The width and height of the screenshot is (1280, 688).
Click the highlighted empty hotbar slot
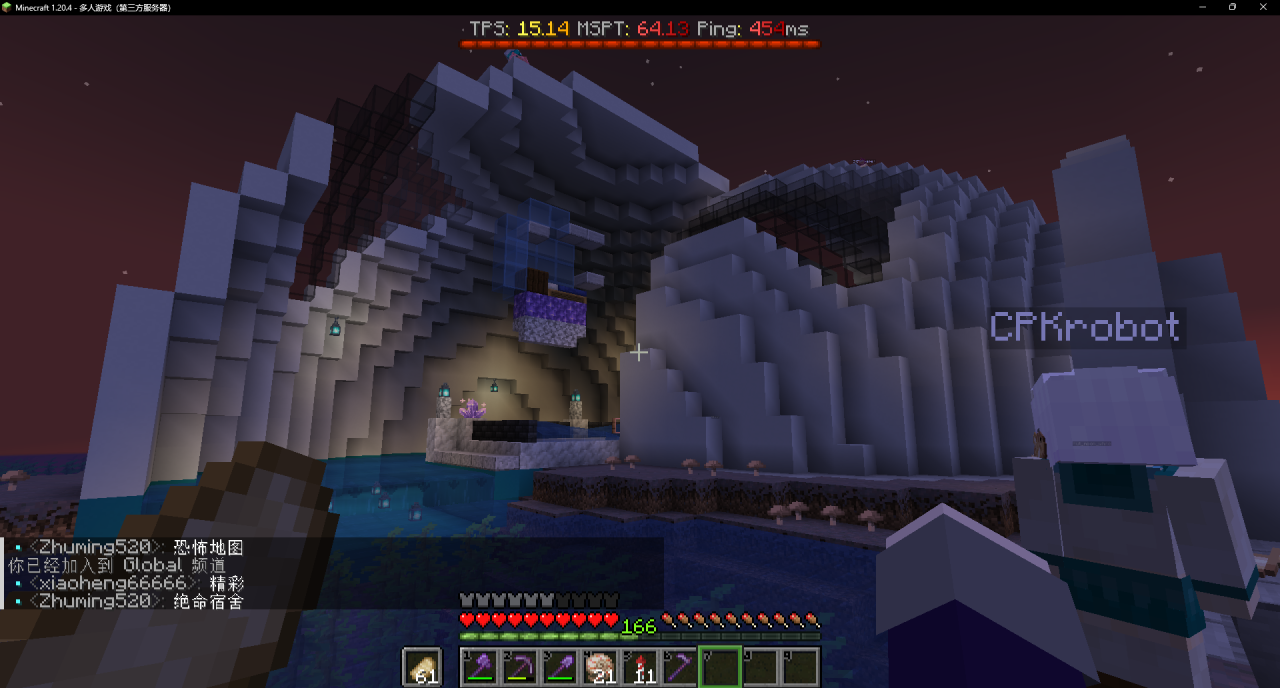[x=720, y=667]
